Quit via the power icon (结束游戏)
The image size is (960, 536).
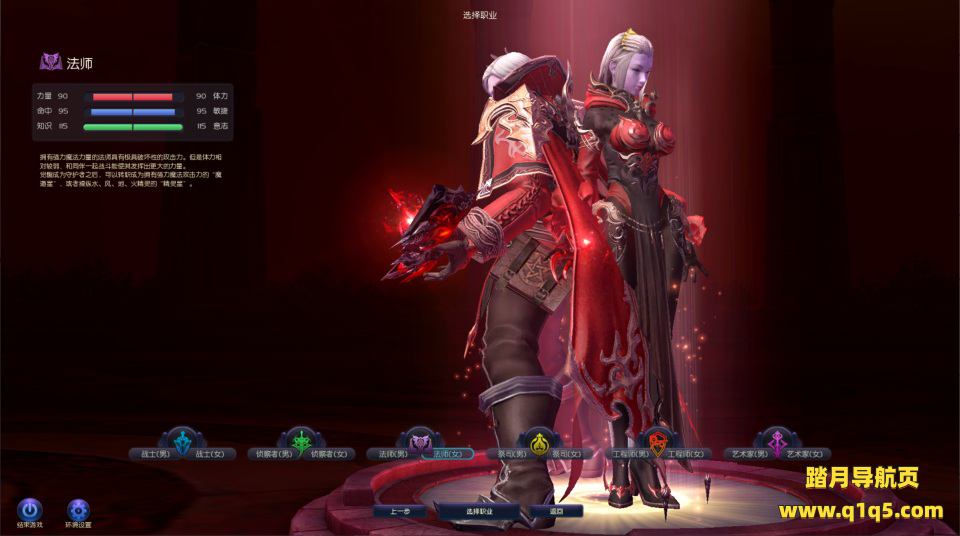tap(30, 510)
